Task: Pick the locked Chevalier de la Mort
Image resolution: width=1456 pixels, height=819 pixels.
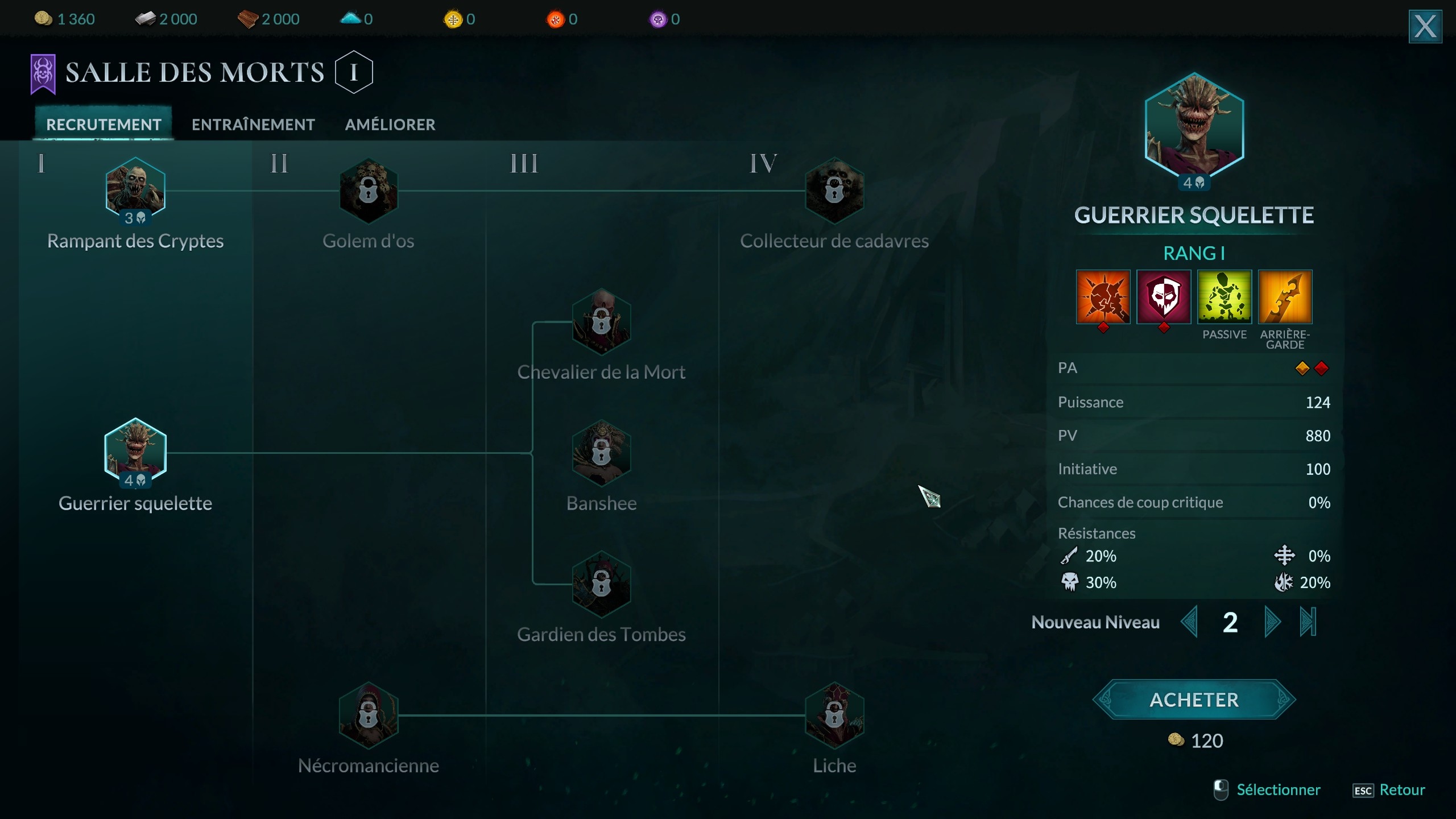Action: 601,322
